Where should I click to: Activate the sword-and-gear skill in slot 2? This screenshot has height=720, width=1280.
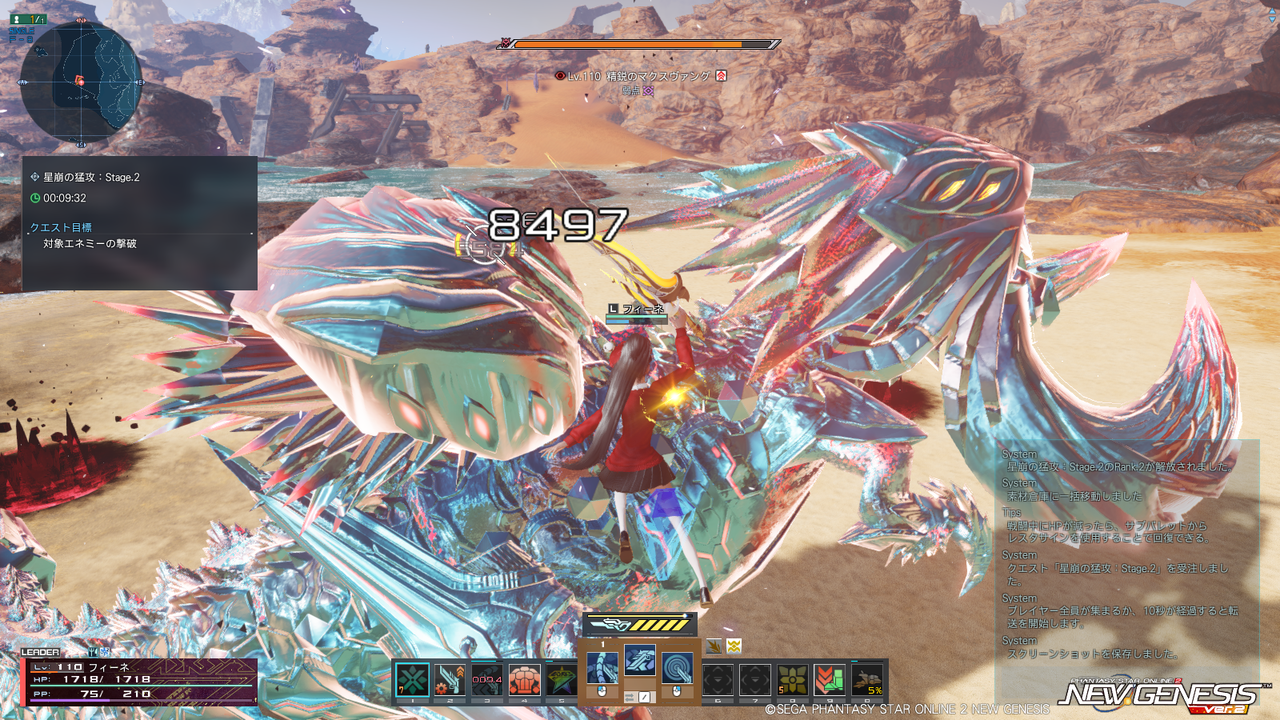(x=449, y=680)
